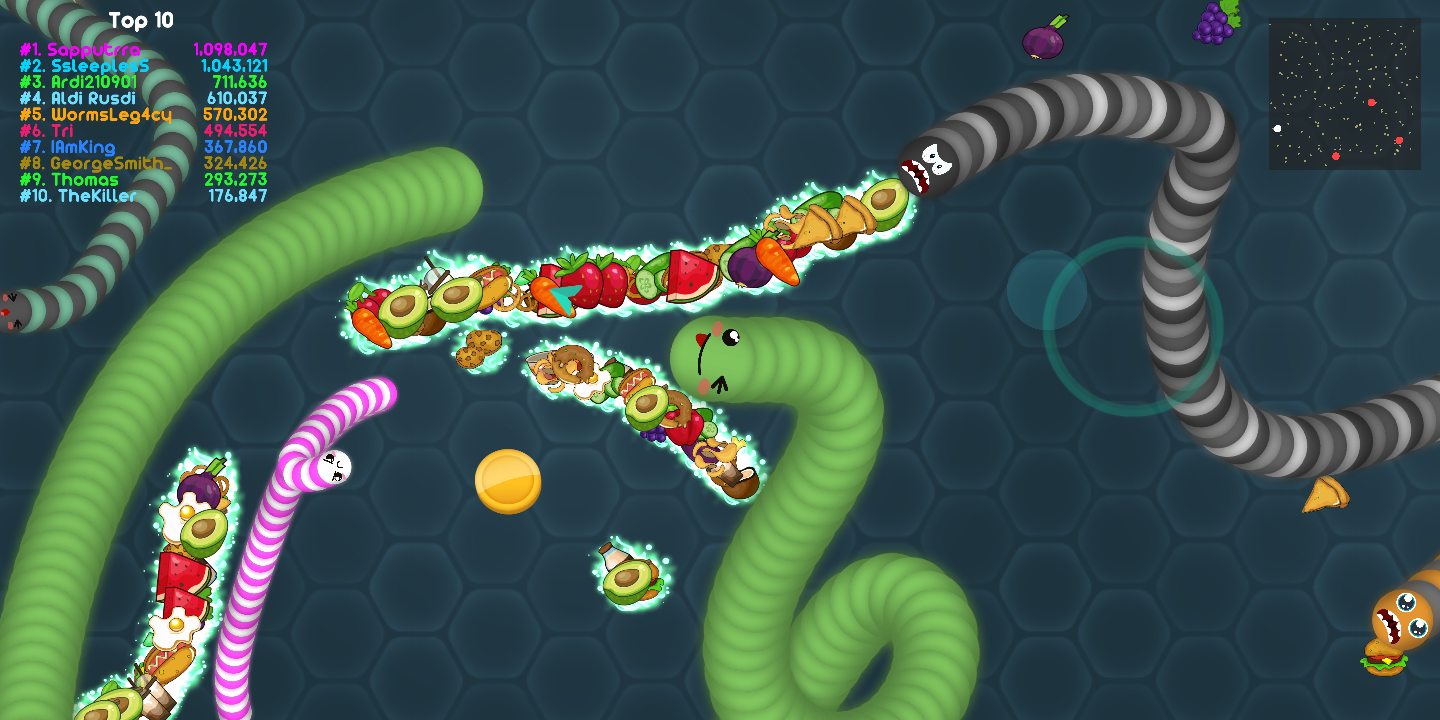This screenshot has width=1440, height=720.
Task: Tap the virtual joystick thumb knob
Action: click(1046, 290)
